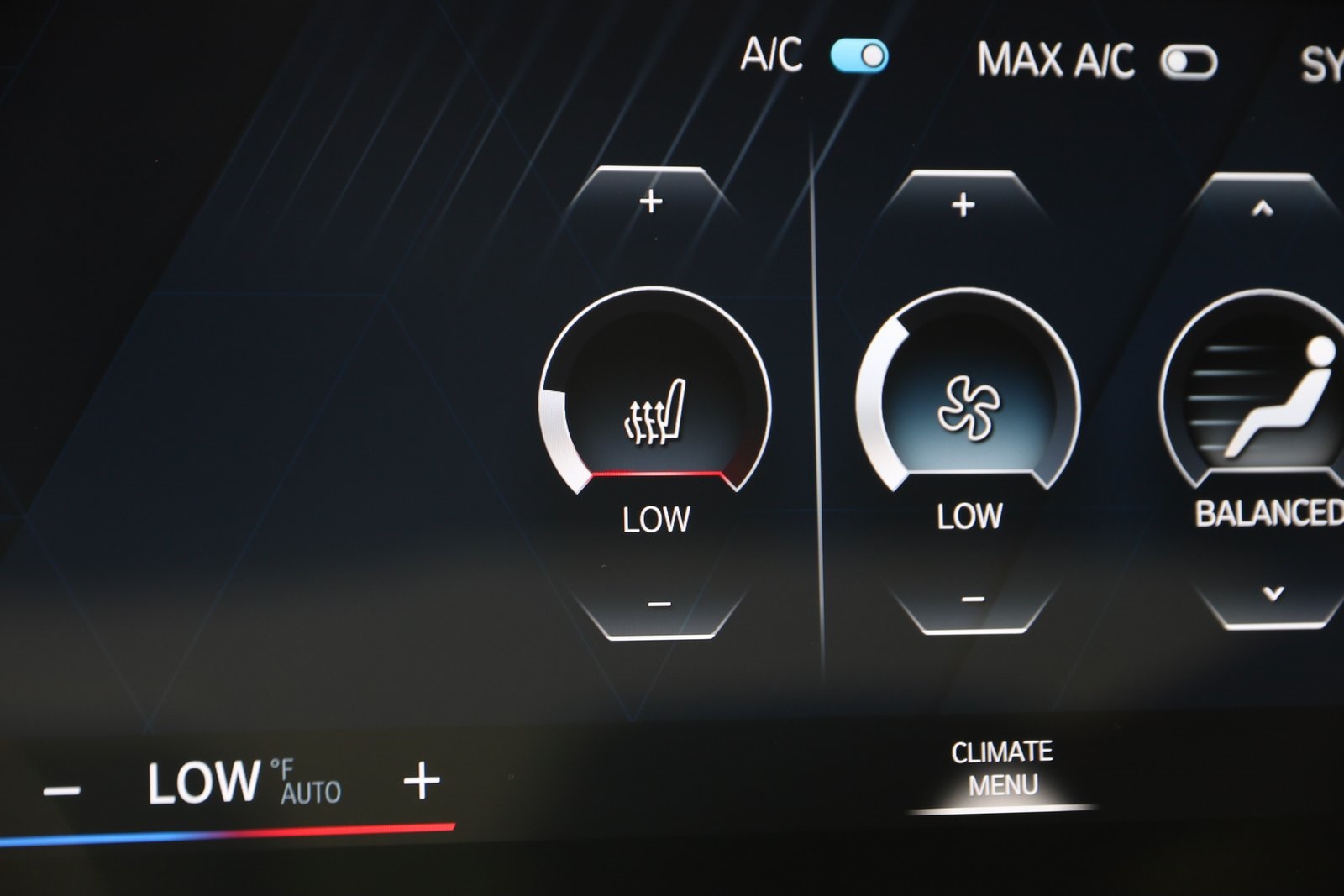The height and width of the screenshot is (896, 1344).
Task: Tap the fan speed dial icon
Action: pos(968,407)
